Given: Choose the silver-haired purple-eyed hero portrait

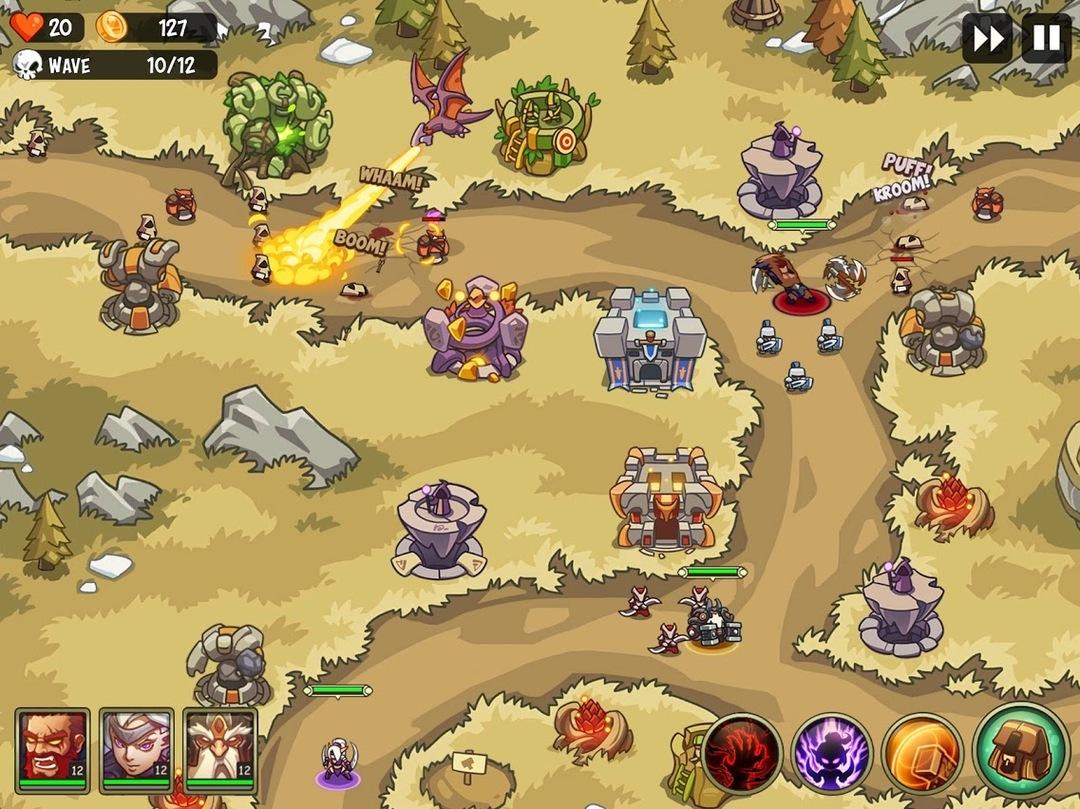Looking at the screenshot, I should coord(136,745).
